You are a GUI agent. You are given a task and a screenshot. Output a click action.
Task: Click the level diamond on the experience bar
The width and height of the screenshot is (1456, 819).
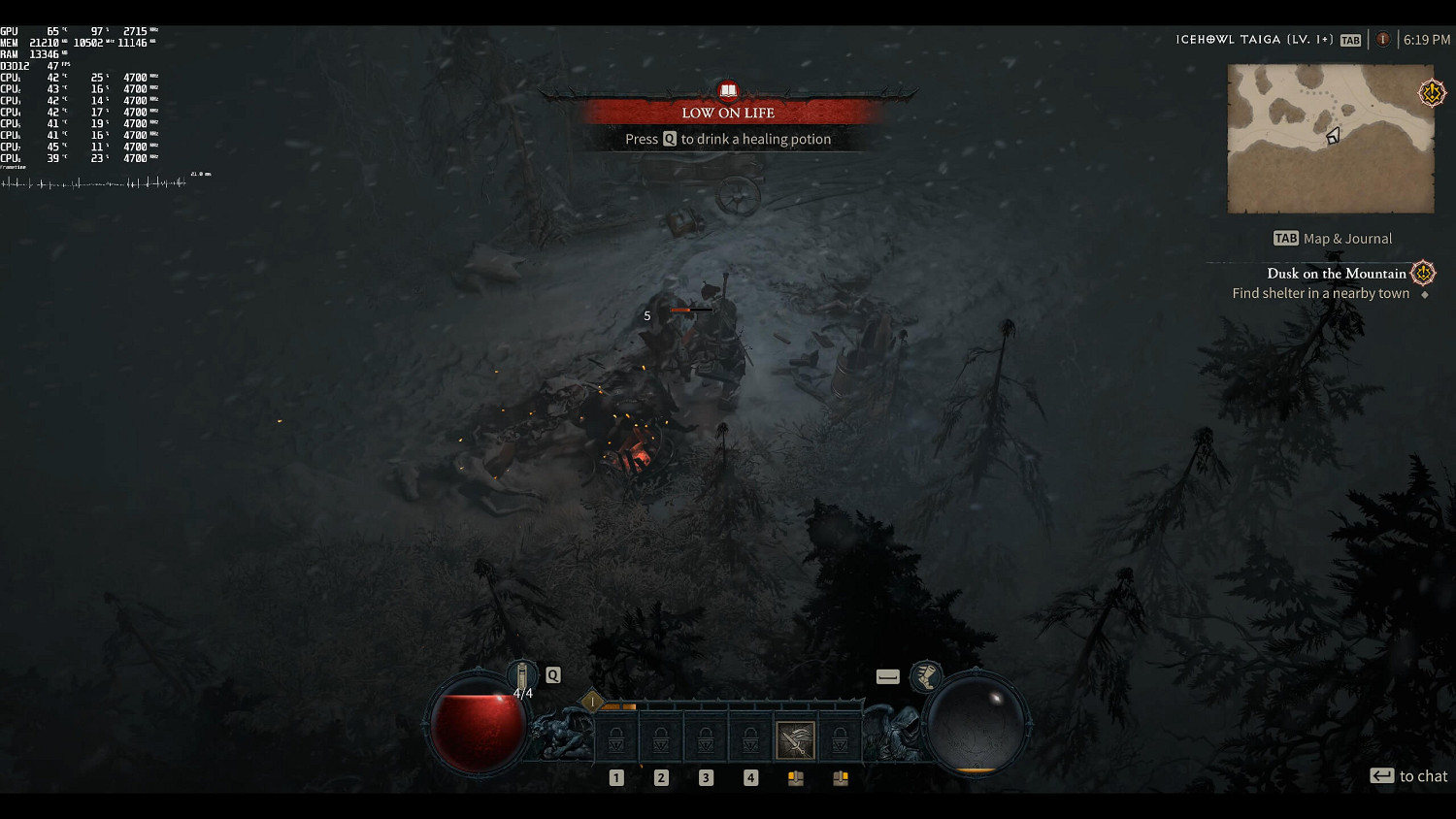(592, 701)
